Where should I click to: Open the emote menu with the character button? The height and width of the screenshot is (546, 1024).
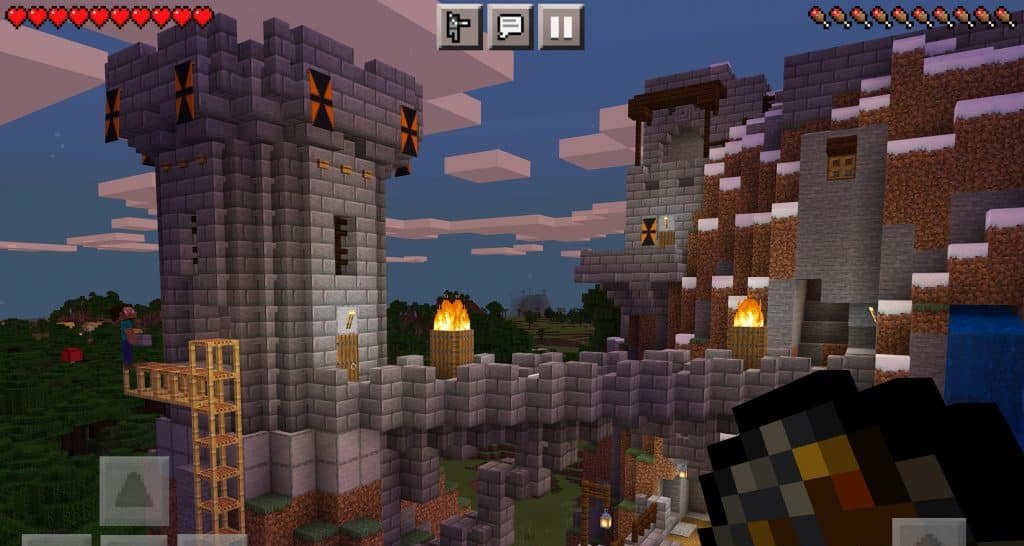pyautogui.click(x=459, y=26)
